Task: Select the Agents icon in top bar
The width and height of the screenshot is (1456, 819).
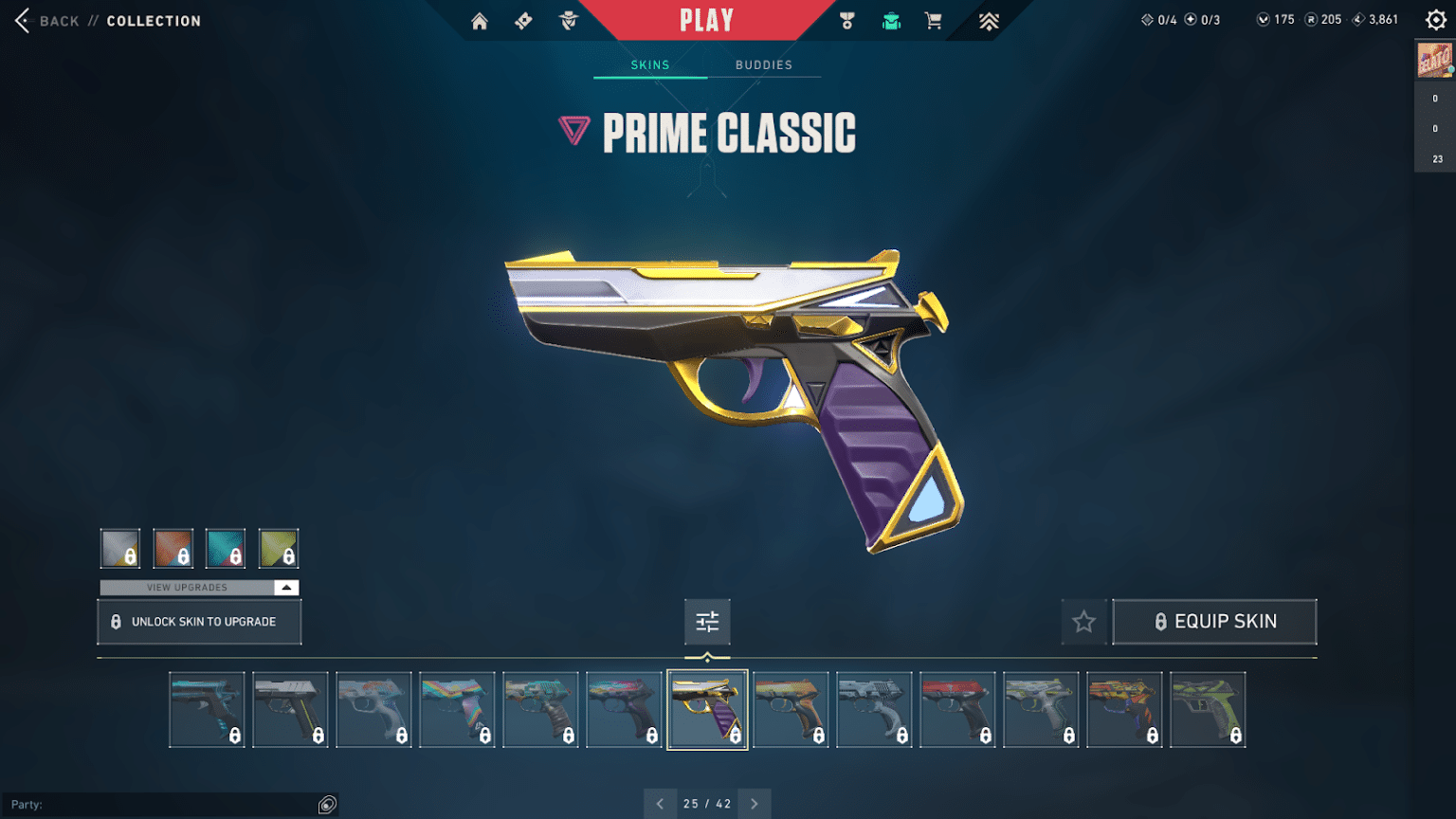Action: tap(567, 20)
